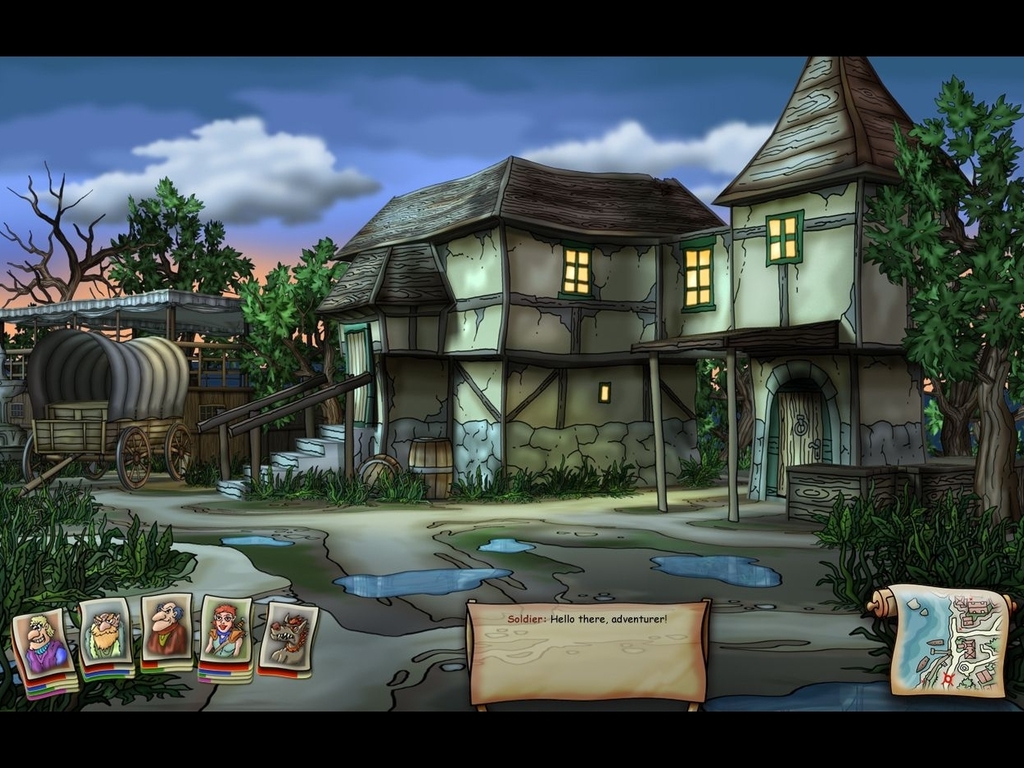Select the blond man in purple card

pyautogui.click(x=43, y=642)
